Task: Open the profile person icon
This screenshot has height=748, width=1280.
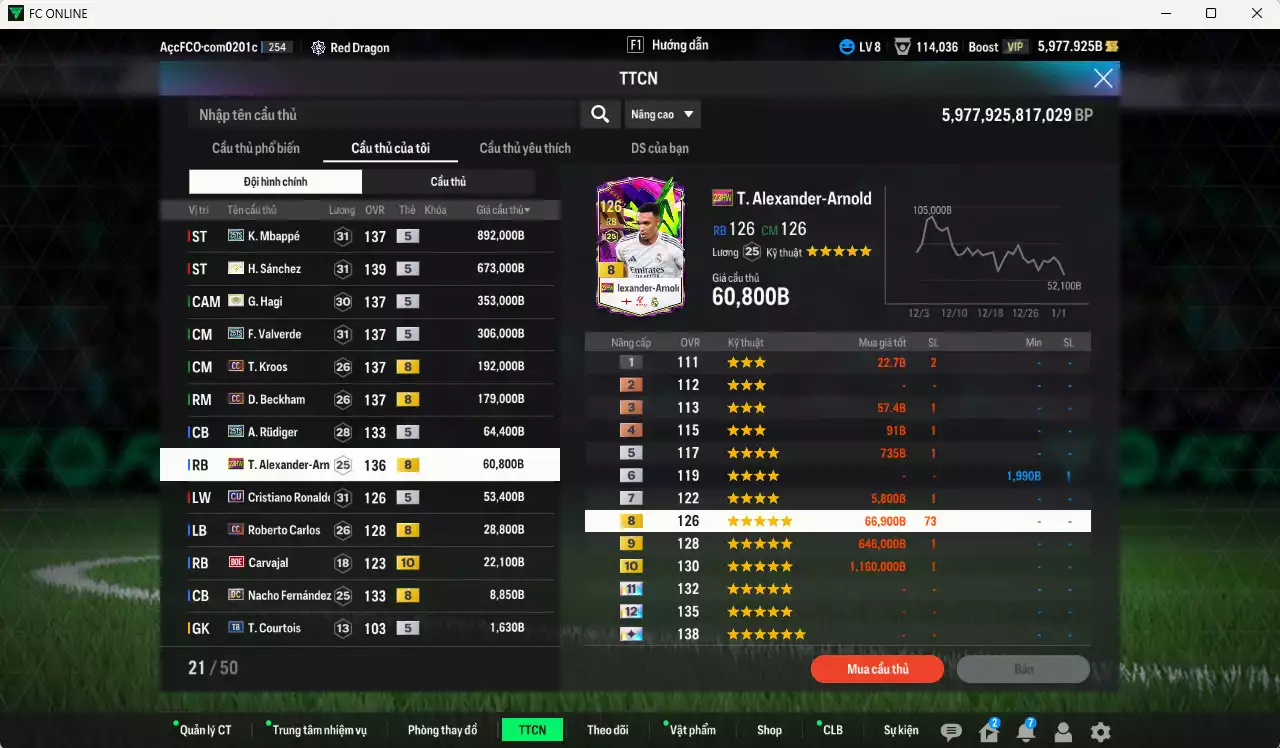Action: click(1064, 732)
